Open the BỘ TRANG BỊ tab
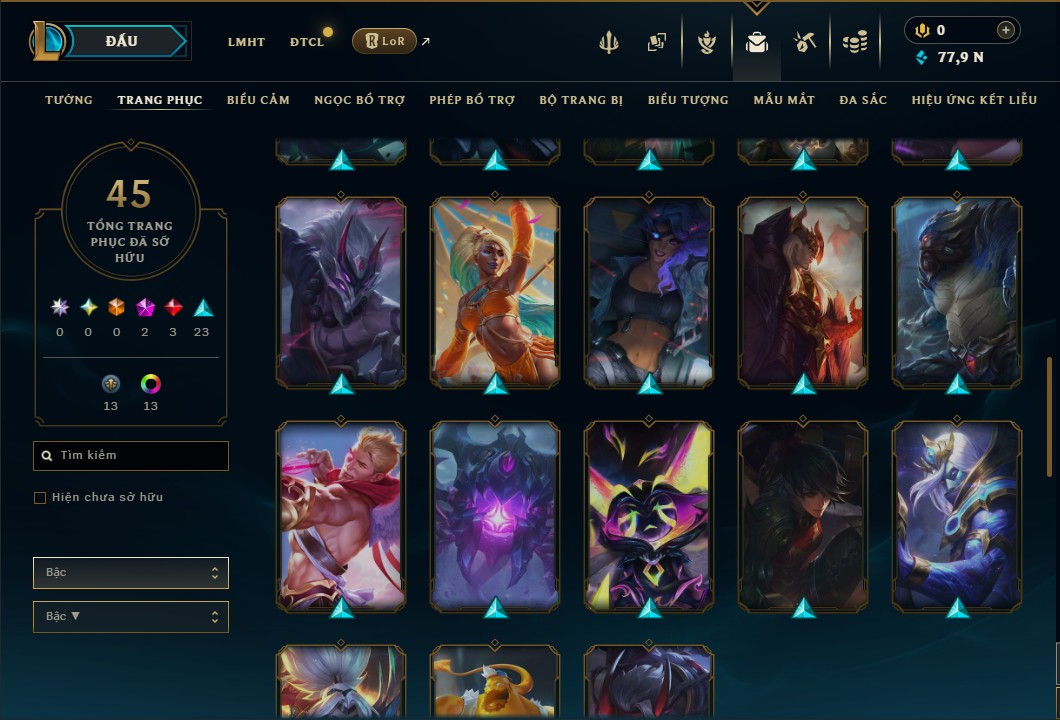The height and width of the screenshot is (720, 1060). tap(581, 100)
